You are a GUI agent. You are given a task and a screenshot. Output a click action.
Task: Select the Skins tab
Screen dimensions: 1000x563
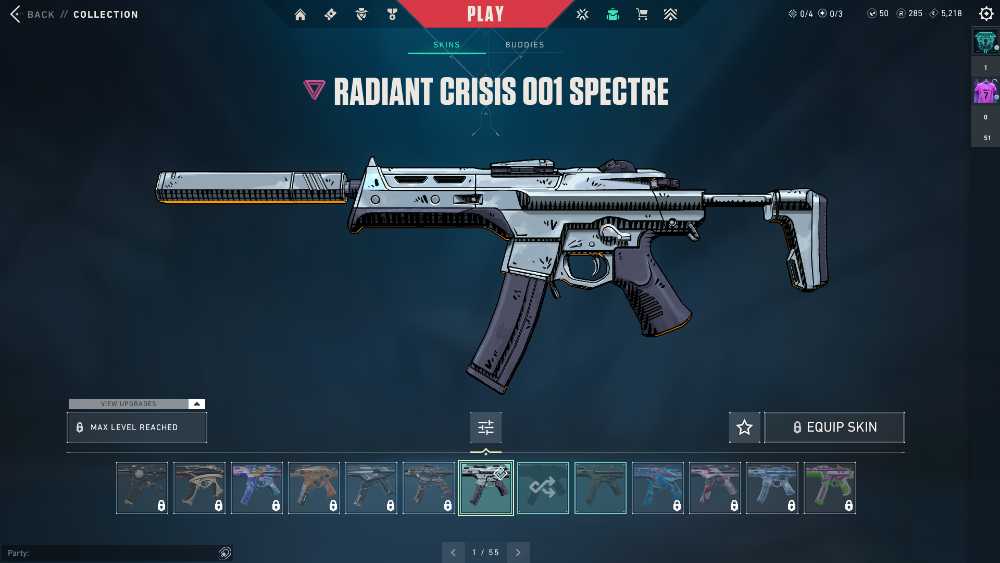point(446,45)
